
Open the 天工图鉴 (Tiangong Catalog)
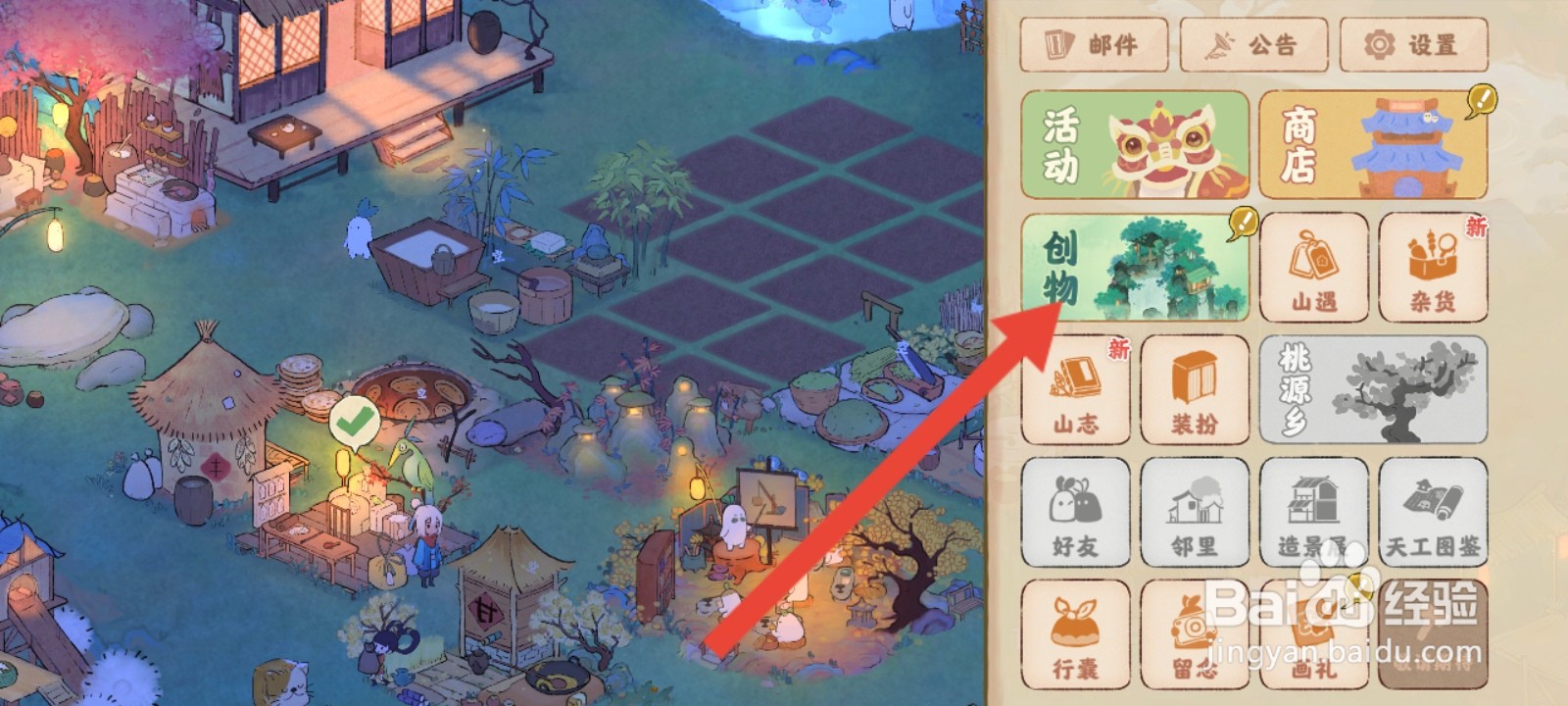[x=1434, y=512]
